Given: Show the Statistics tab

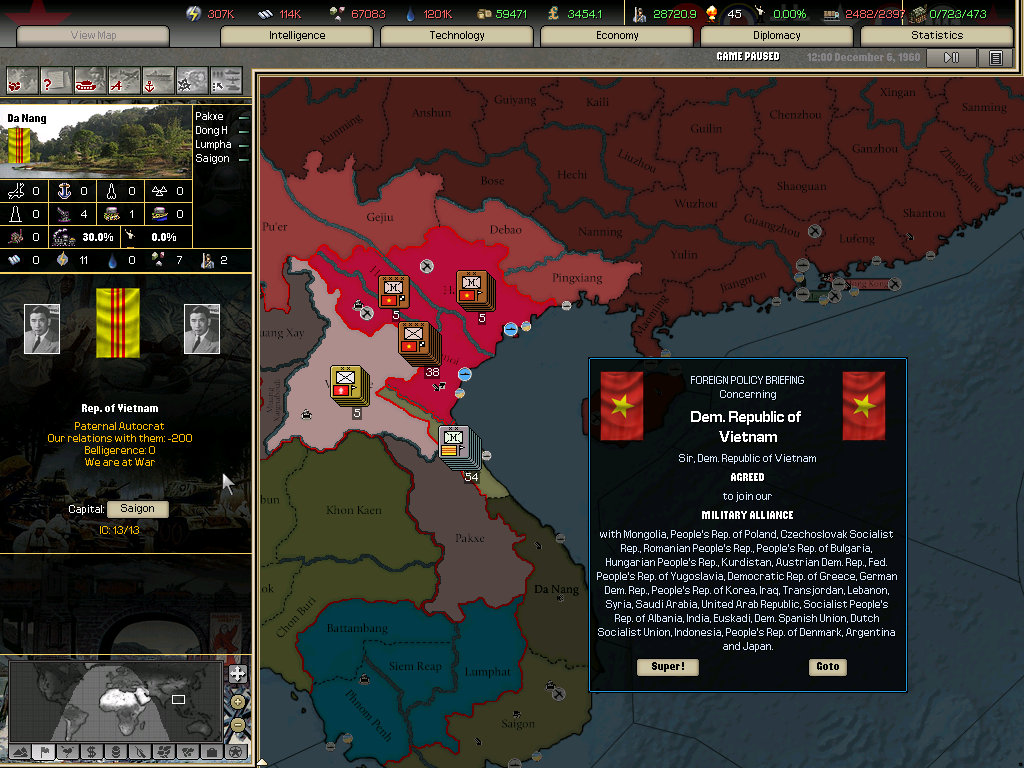Looking at the screenshot, I should tap(937, 36).
